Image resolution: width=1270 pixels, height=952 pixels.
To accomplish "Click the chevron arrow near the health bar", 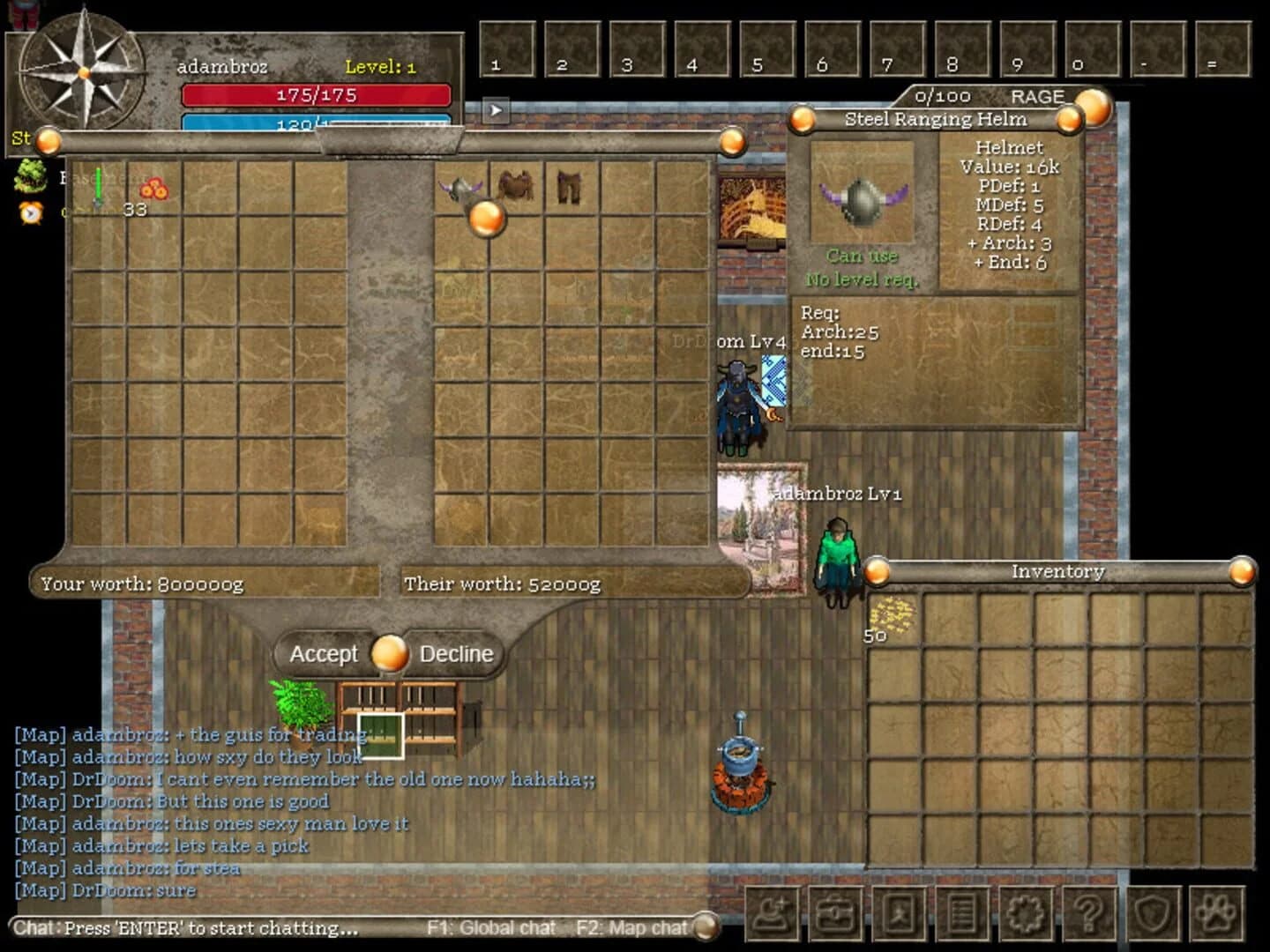I will click(x=496, y=109).
